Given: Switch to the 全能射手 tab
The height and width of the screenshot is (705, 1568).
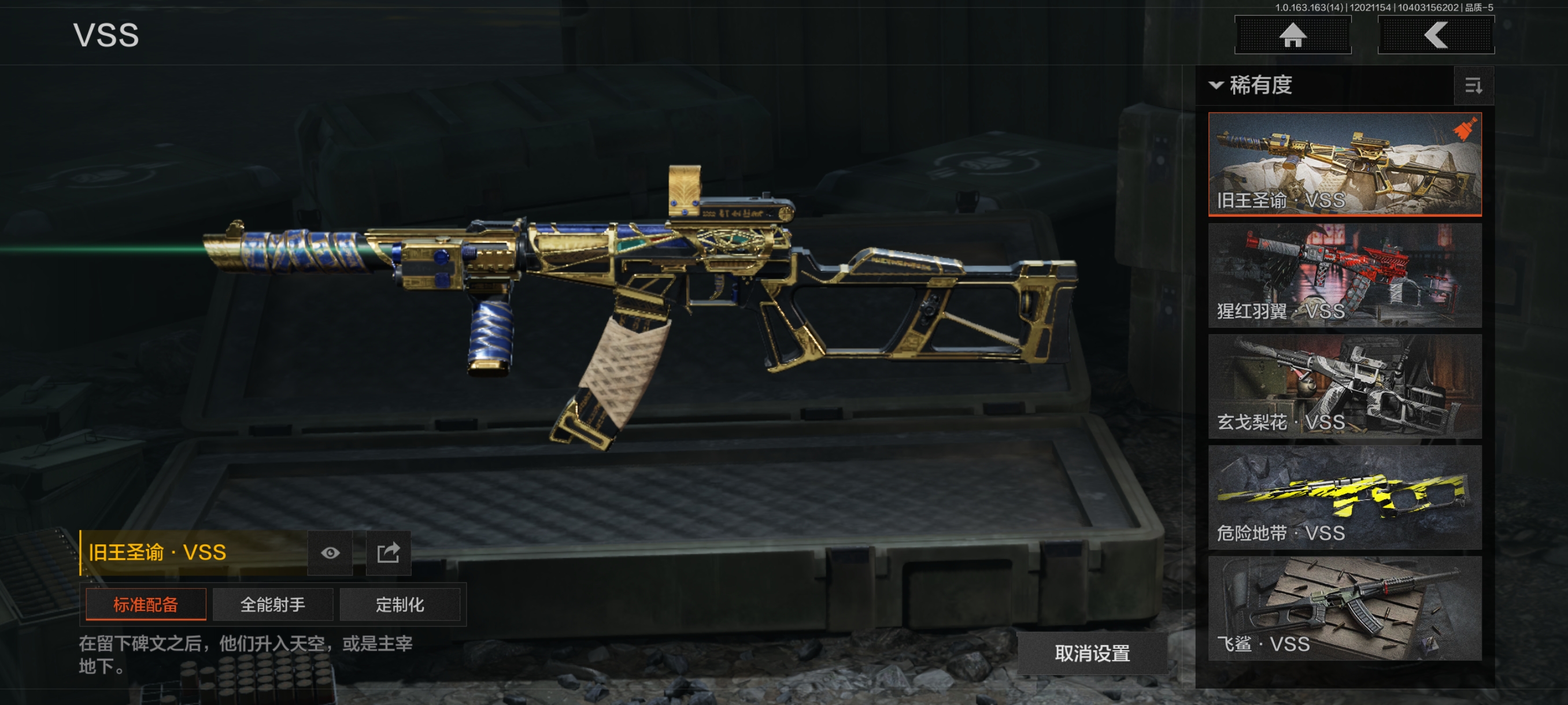Looking at the screenshot, I should pos(273,604).
